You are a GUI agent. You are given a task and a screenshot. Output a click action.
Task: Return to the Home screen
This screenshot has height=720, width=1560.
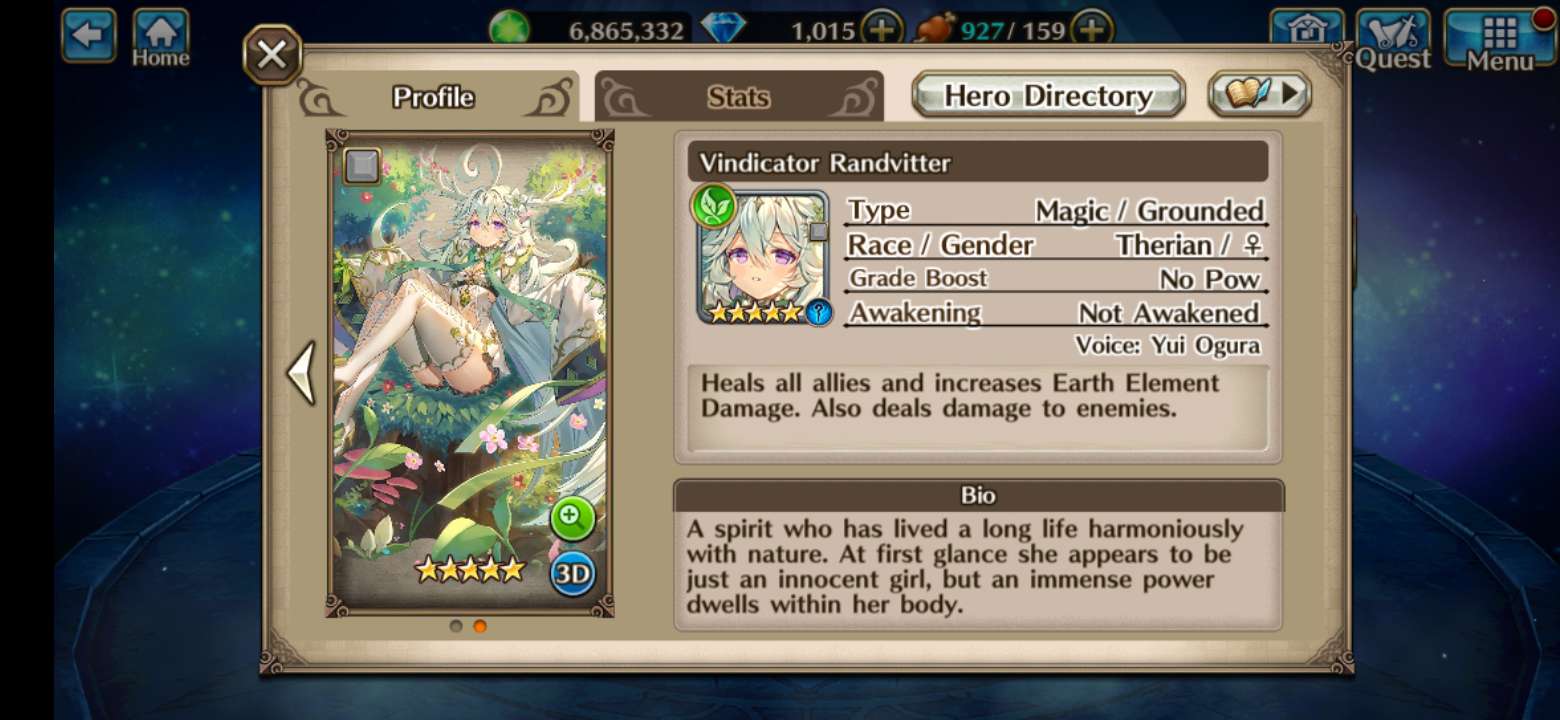(x=161, y=38)
